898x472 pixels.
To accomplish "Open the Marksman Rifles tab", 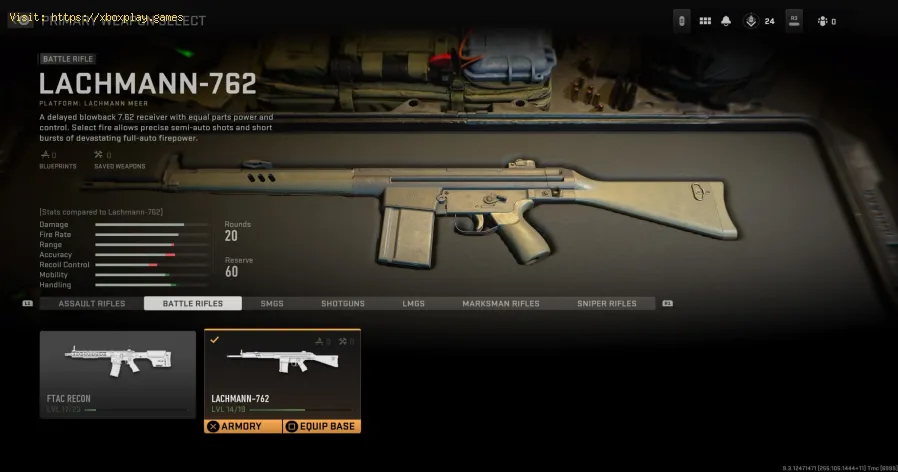I will click(501, 303).
